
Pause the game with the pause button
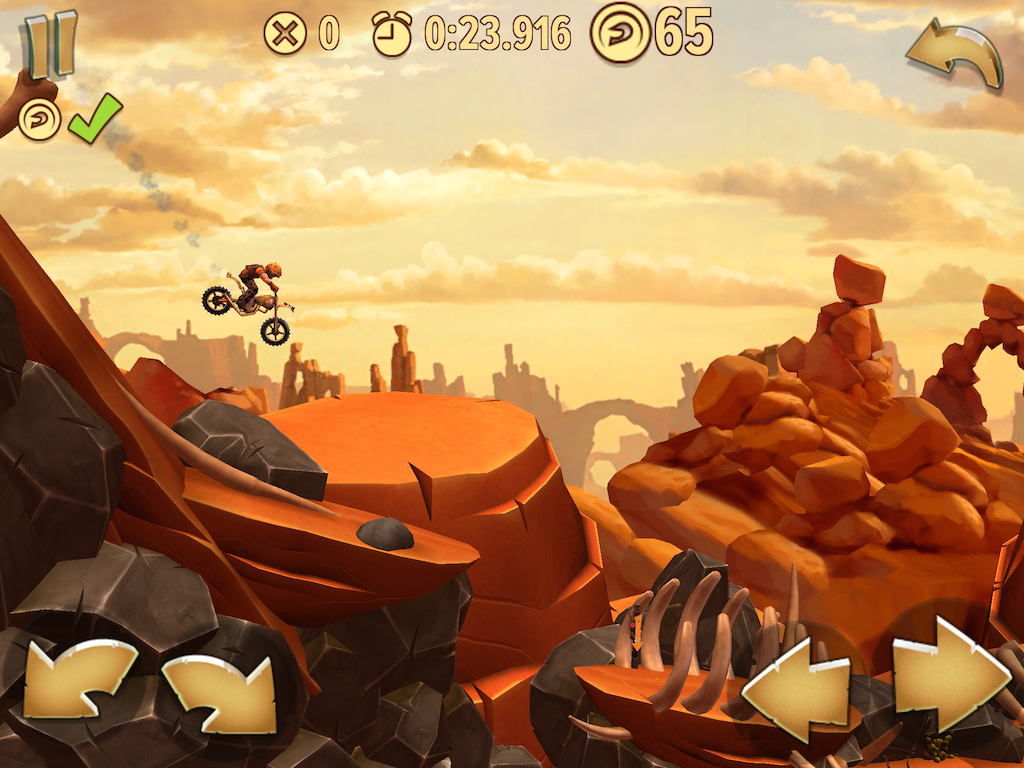[50, 45]
